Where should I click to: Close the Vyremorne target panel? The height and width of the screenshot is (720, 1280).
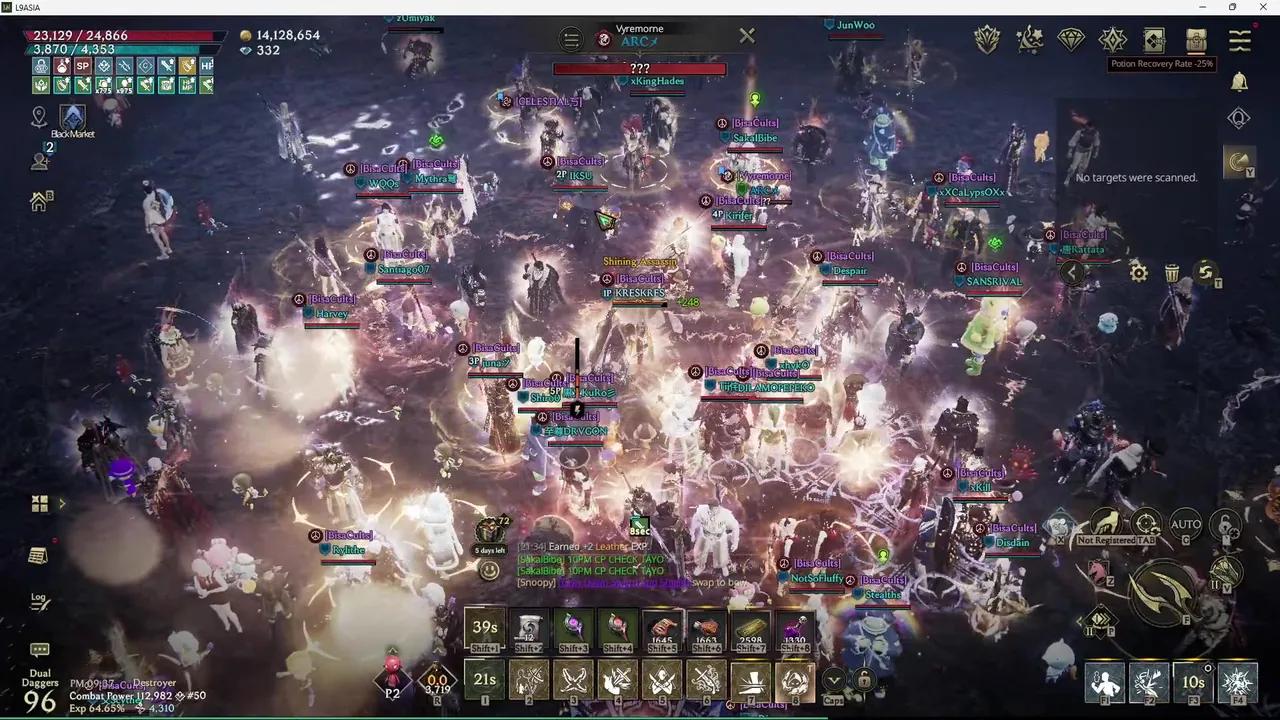(747, 36)
